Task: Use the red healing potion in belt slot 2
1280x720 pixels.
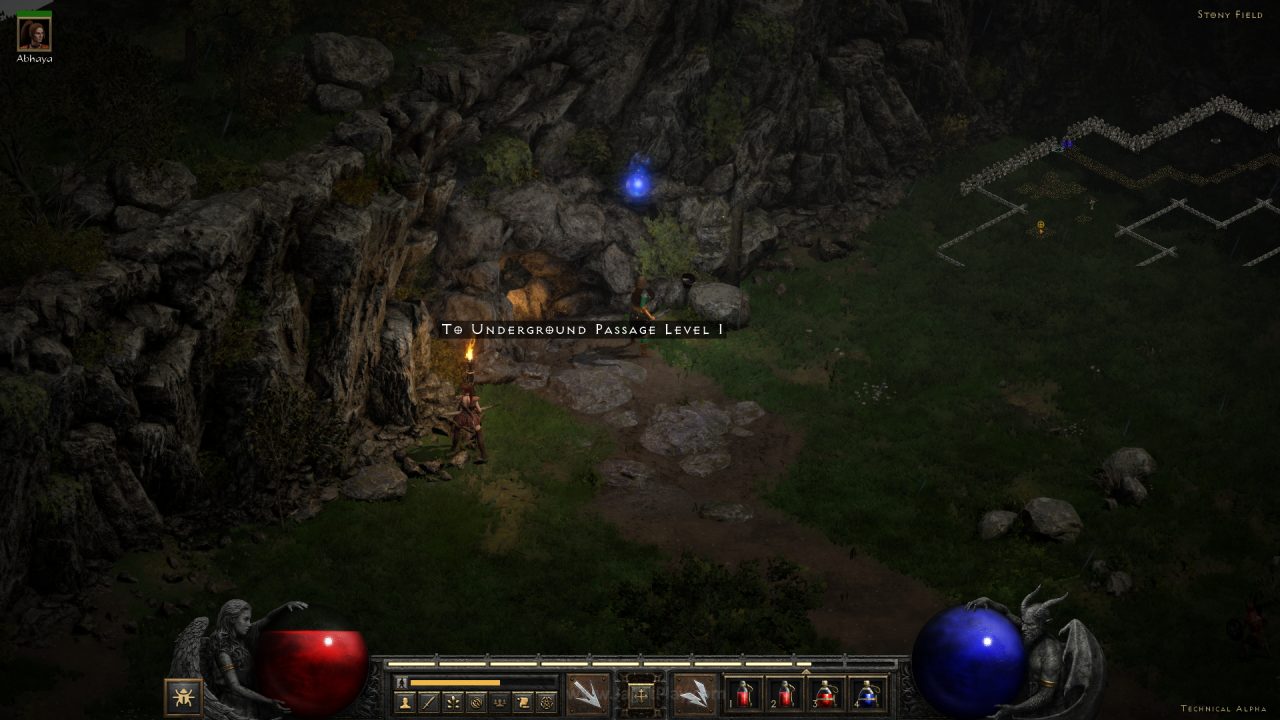Action: click(x=783, y=694)
